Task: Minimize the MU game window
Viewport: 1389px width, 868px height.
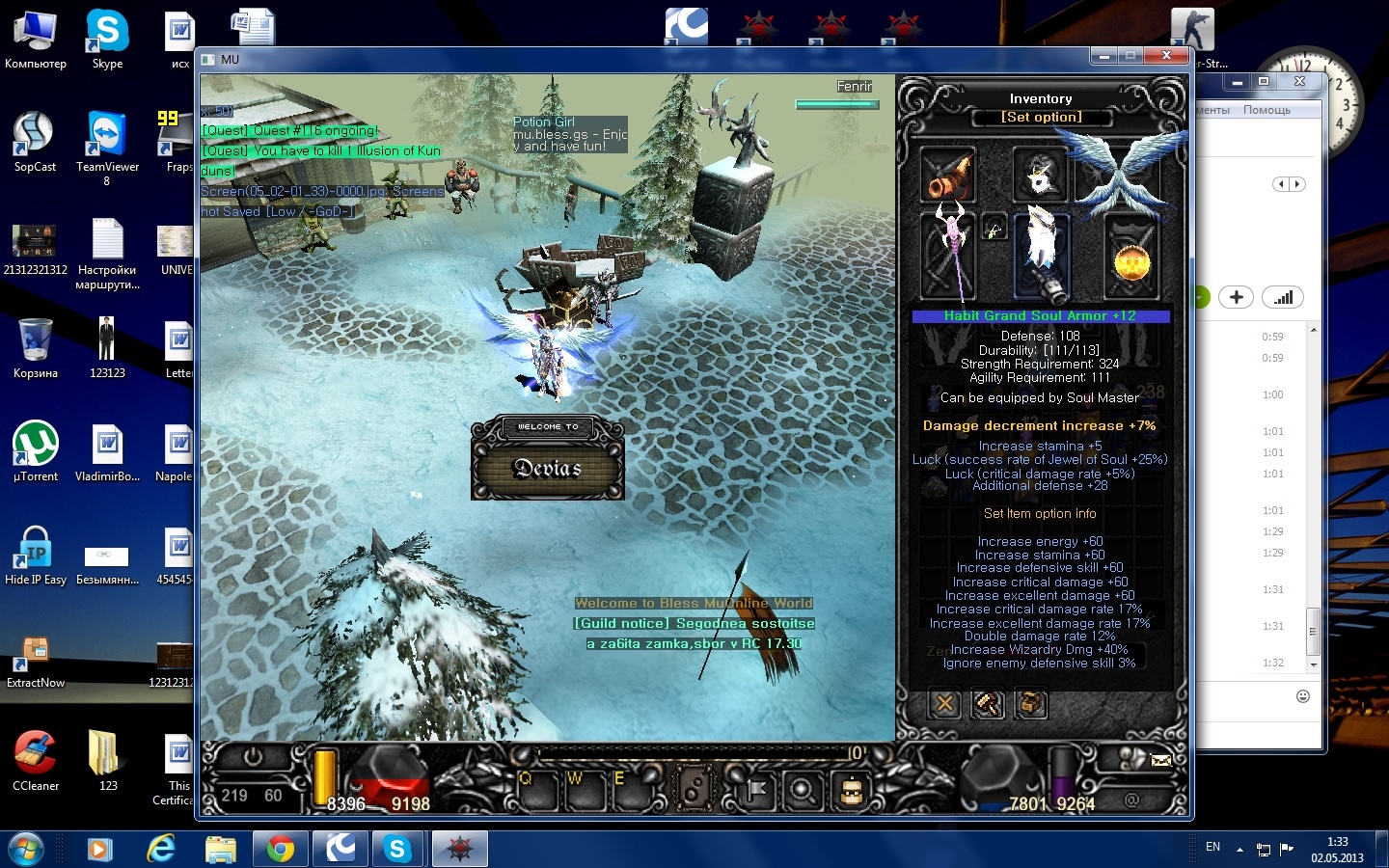Action: click(1103, 56)
